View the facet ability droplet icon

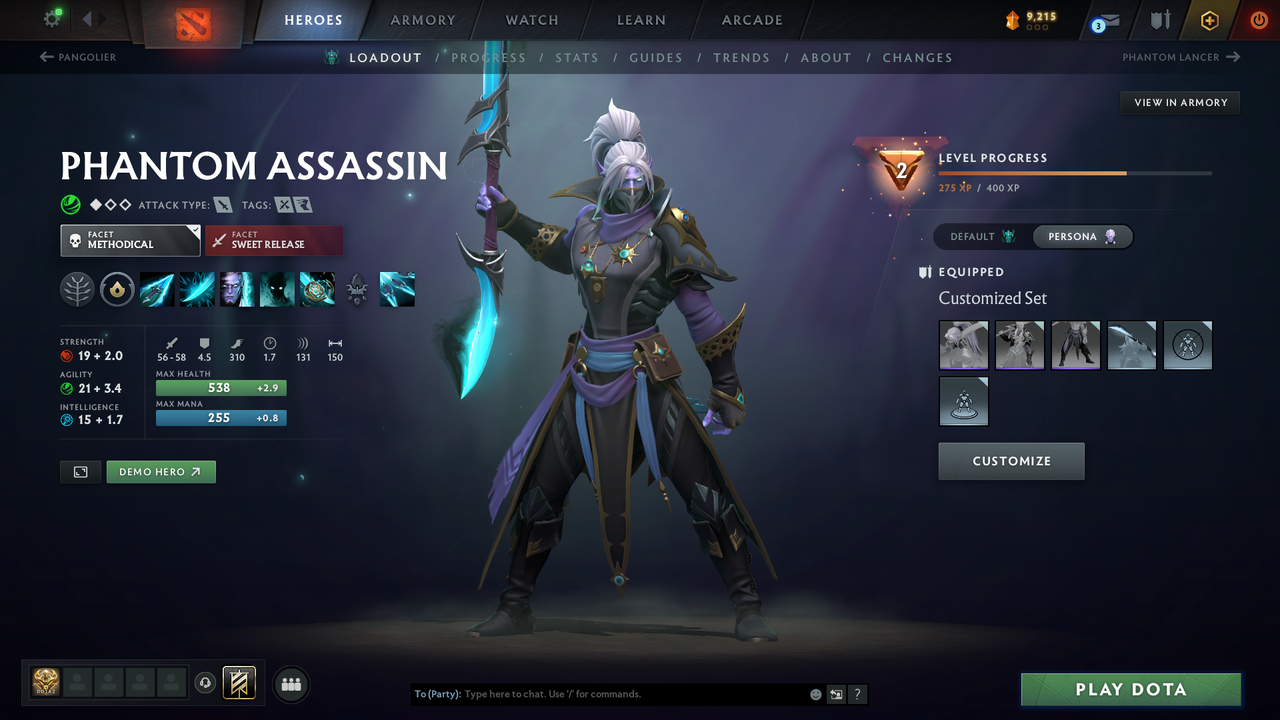point(117,289)
